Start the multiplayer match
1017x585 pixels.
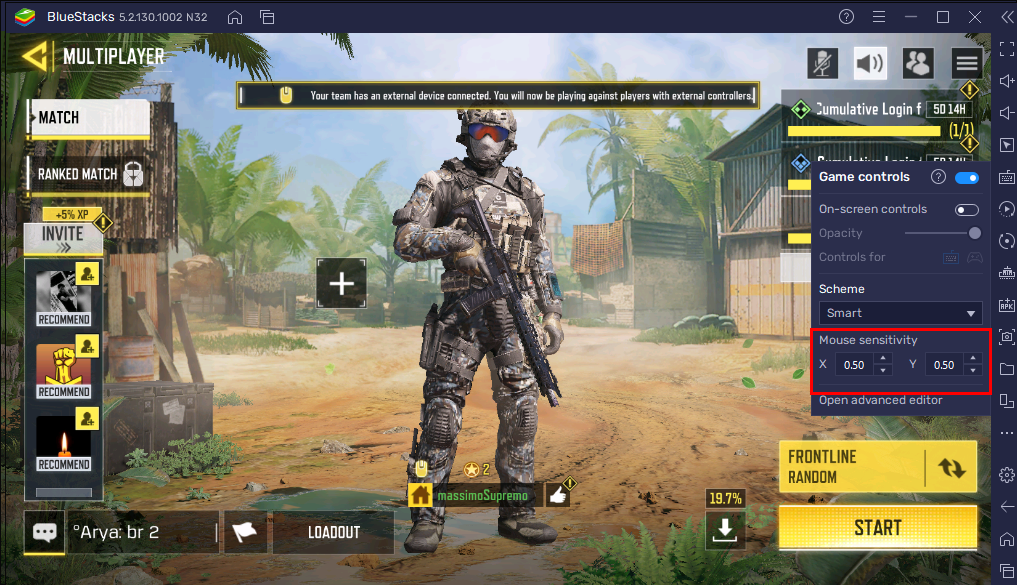tap(877, 527)
